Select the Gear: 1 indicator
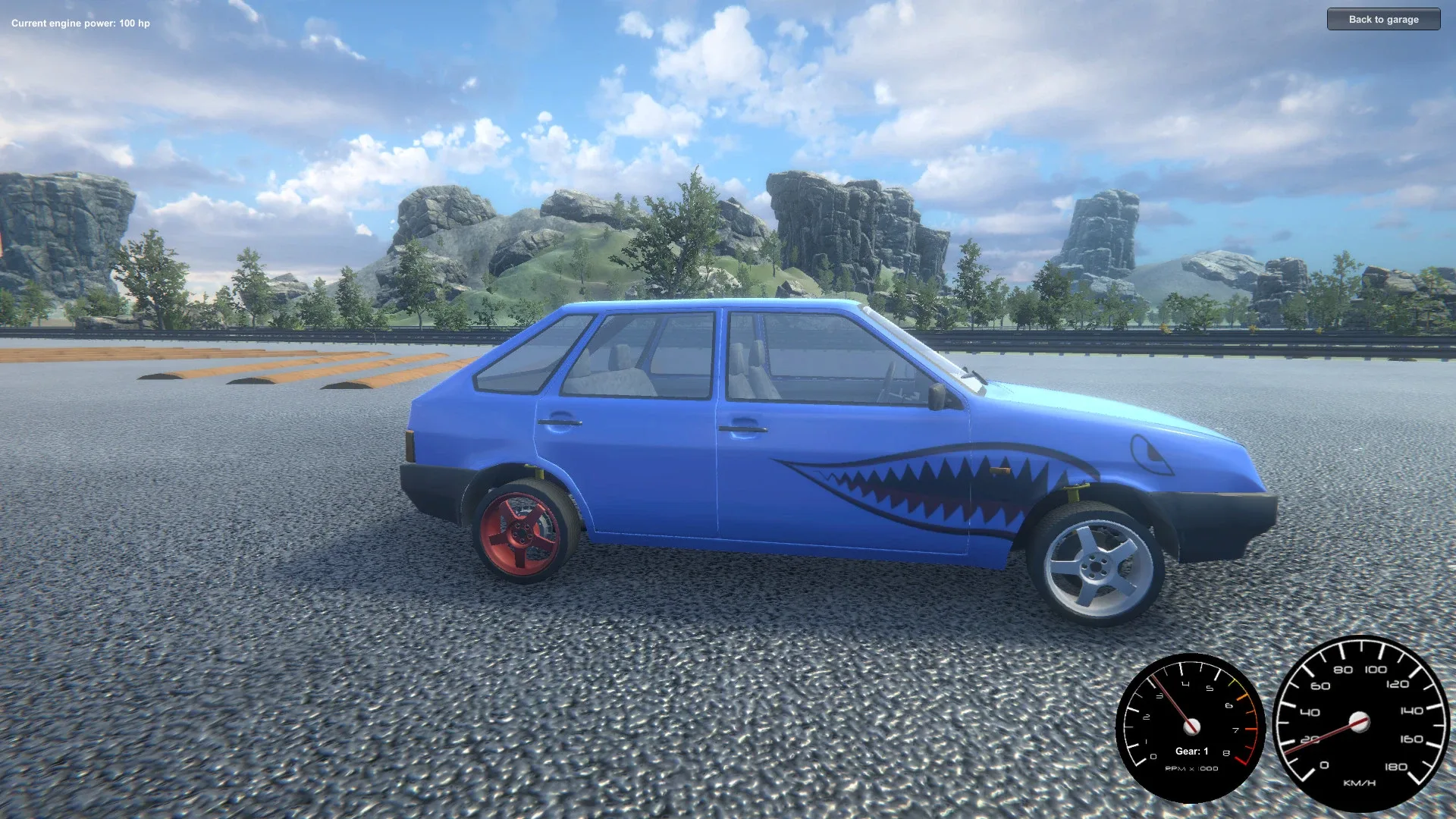 point(1191,752)
